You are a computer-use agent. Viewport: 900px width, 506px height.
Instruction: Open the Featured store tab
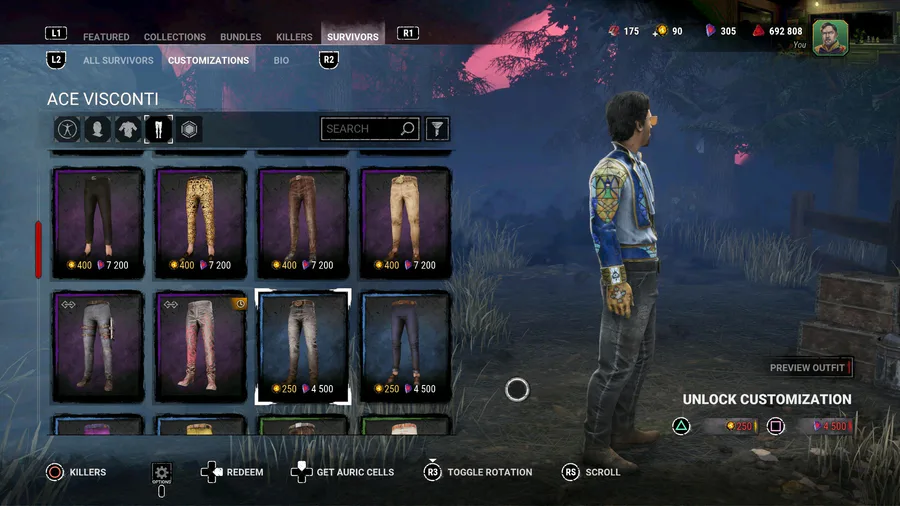106,37
